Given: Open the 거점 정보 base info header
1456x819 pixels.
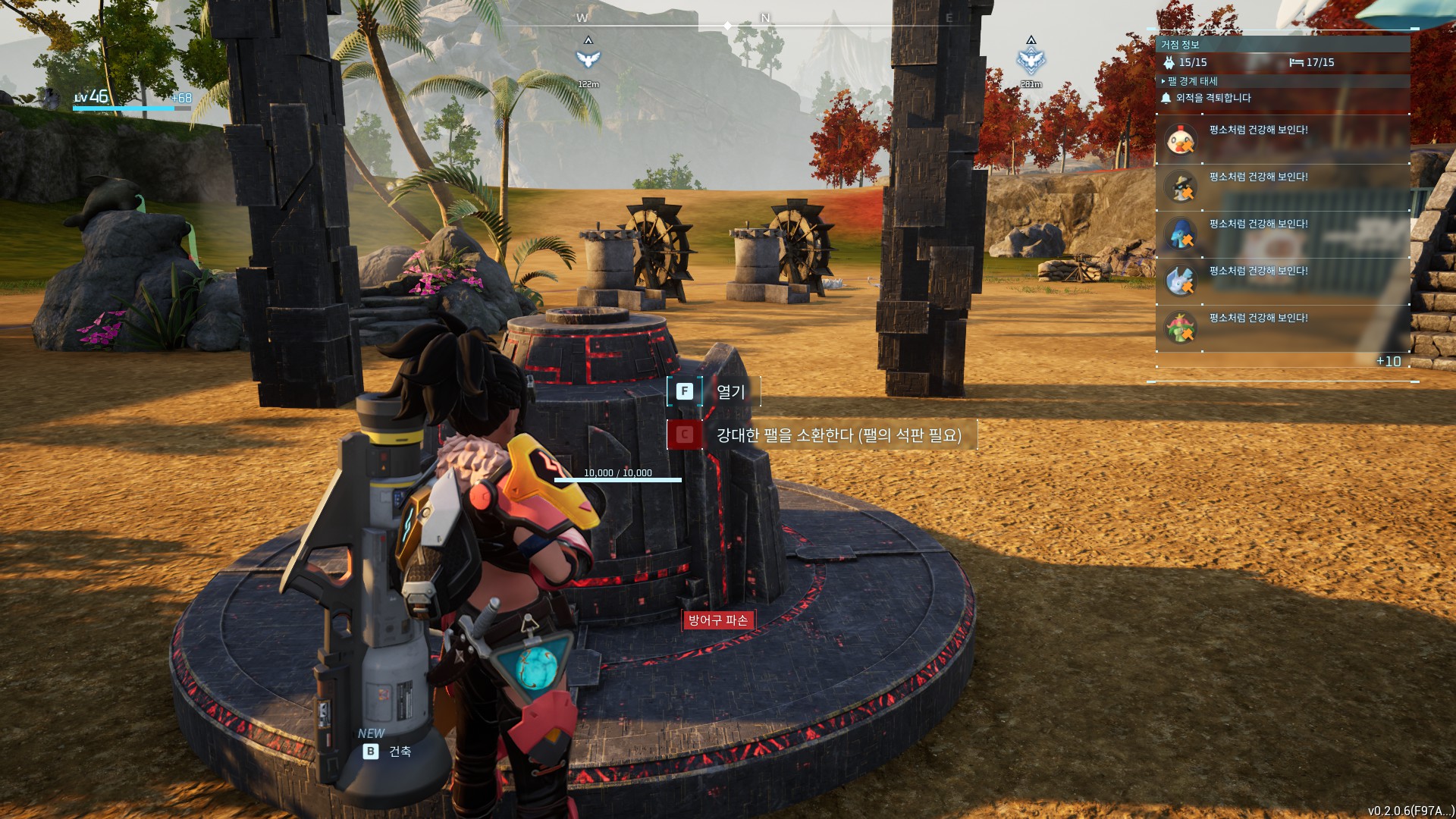Looking at the screenshot, I should coord(1180,45).
